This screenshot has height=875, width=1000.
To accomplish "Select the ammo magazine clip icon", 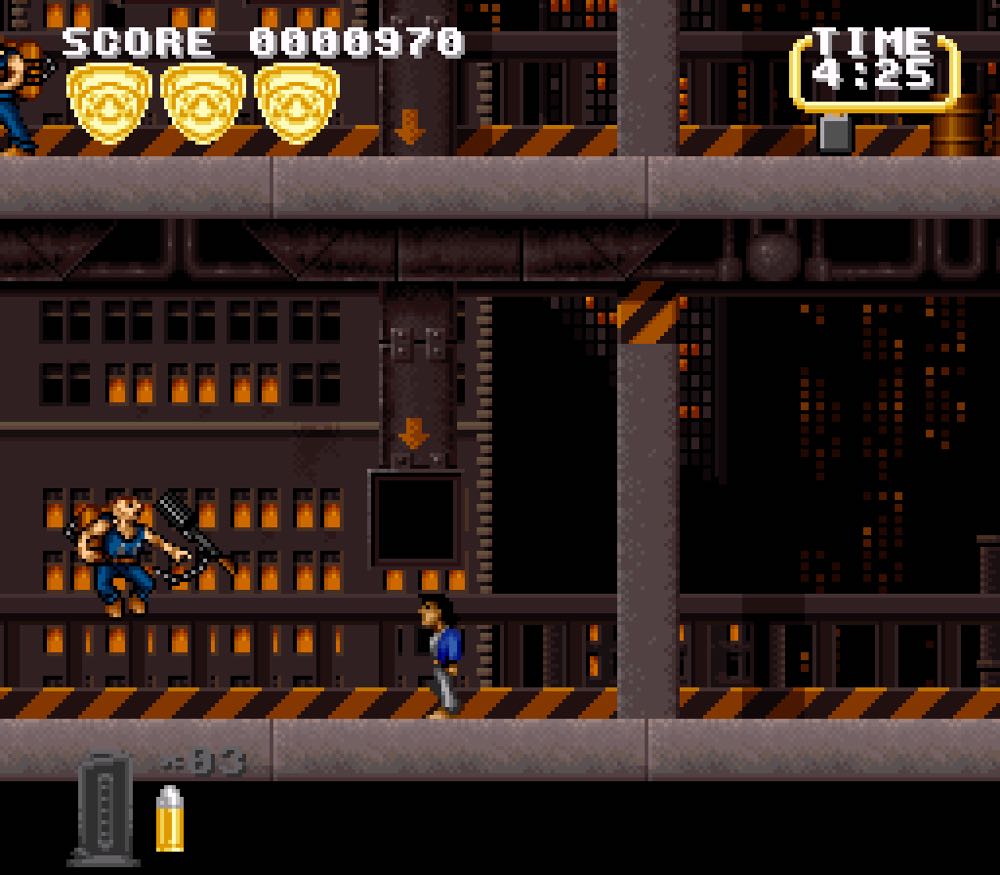I will [x=103, y=807].
